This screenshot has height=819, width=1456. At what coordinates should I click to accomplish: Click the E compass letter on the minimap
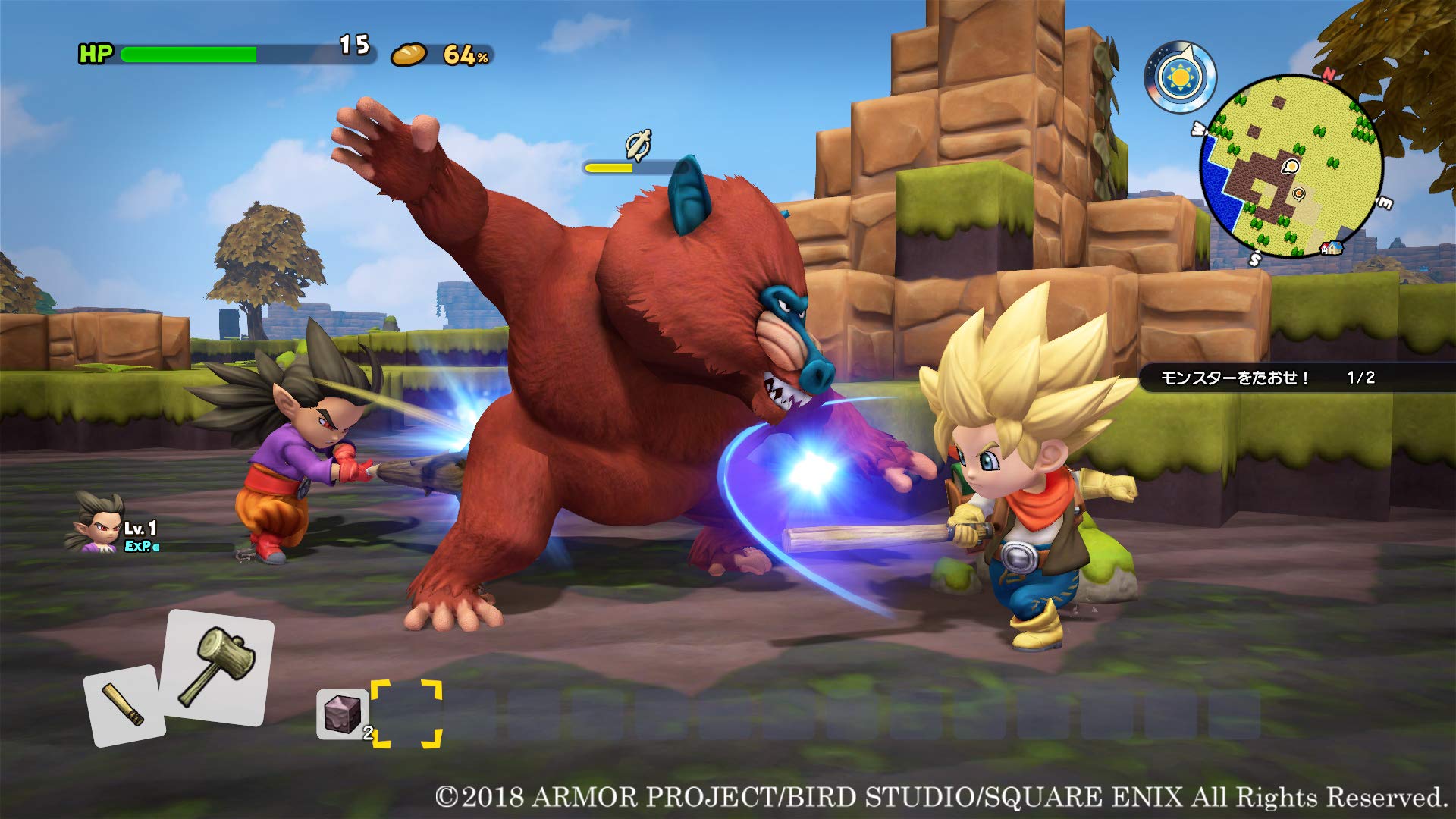[1383, 200]
